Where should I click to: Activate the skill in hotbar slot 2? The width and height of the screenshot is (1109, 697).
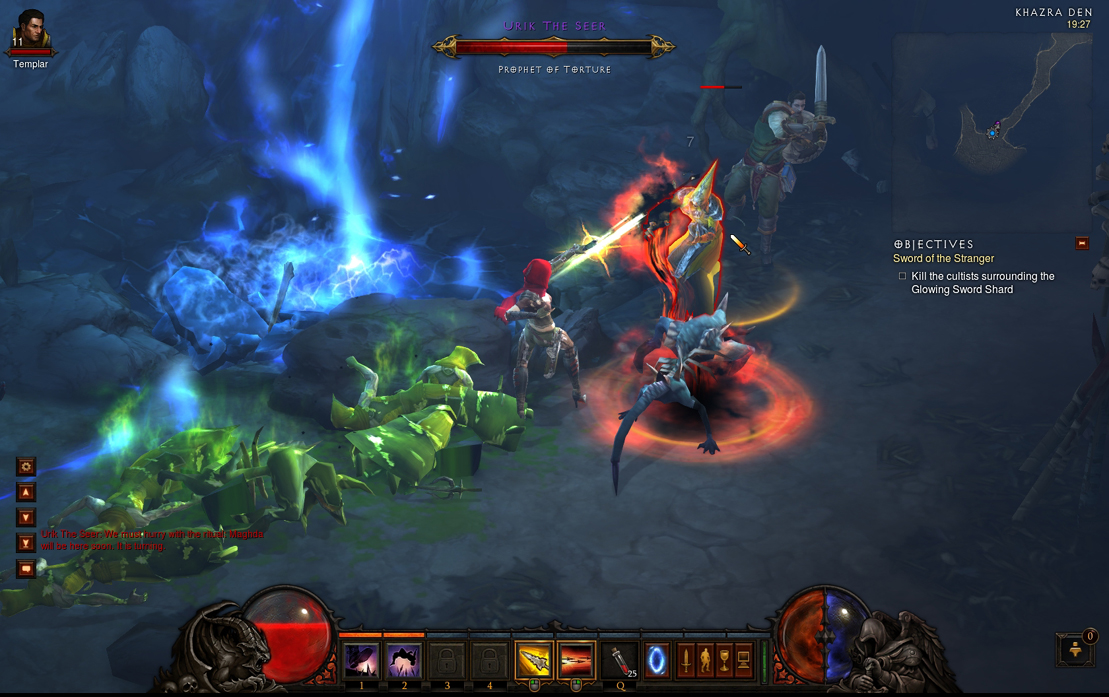403,660
